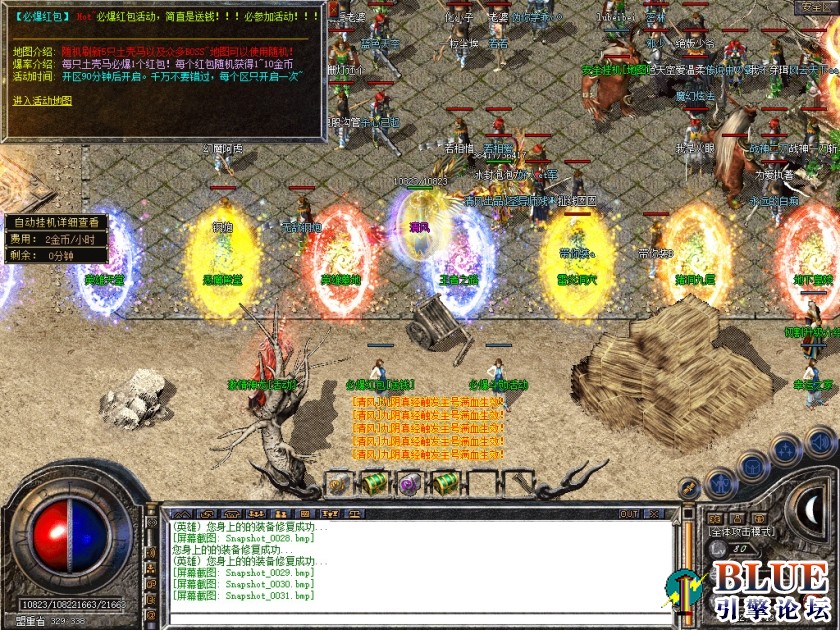Change the 全体攻击模式 attack mode
Viewport: 840px width, 630px height.
(742, 532)
